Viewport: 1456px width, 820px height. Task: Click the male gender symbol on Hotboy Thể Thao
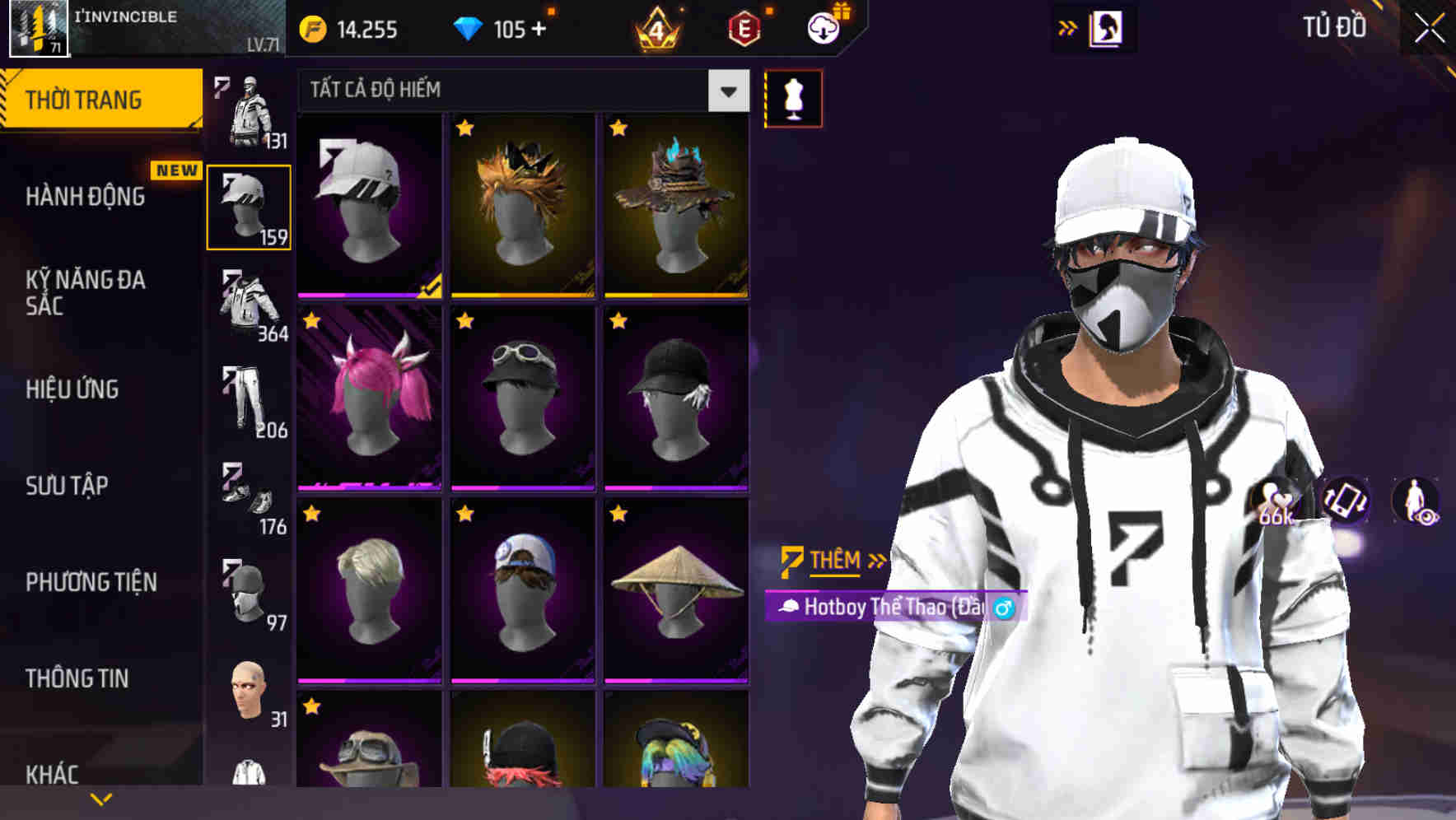click(1003, 609)
